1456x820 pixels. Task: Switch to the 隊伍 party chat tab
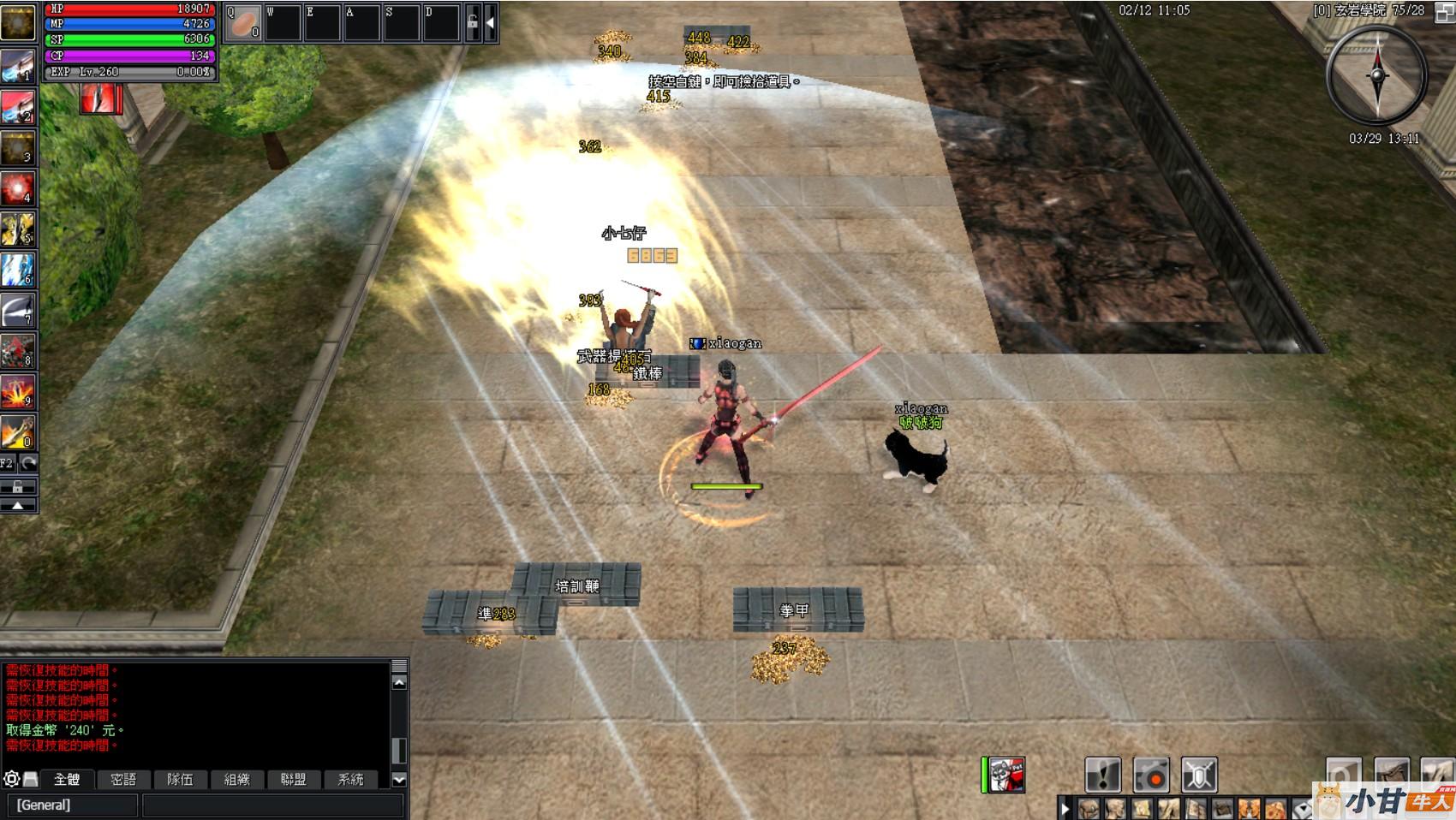[180, 779]
